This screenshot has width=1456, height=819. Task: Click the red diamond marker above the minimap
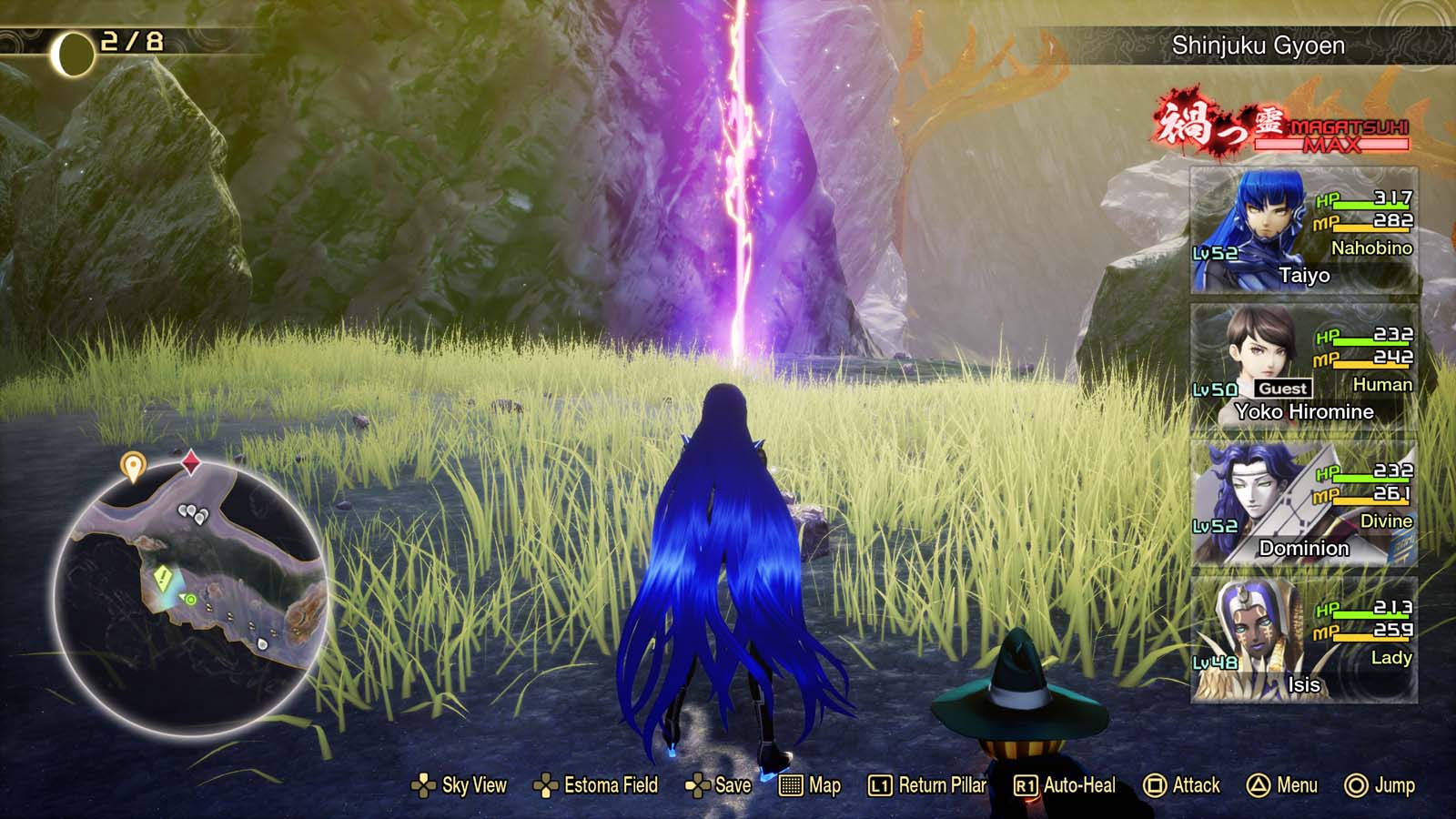point(190,461)
